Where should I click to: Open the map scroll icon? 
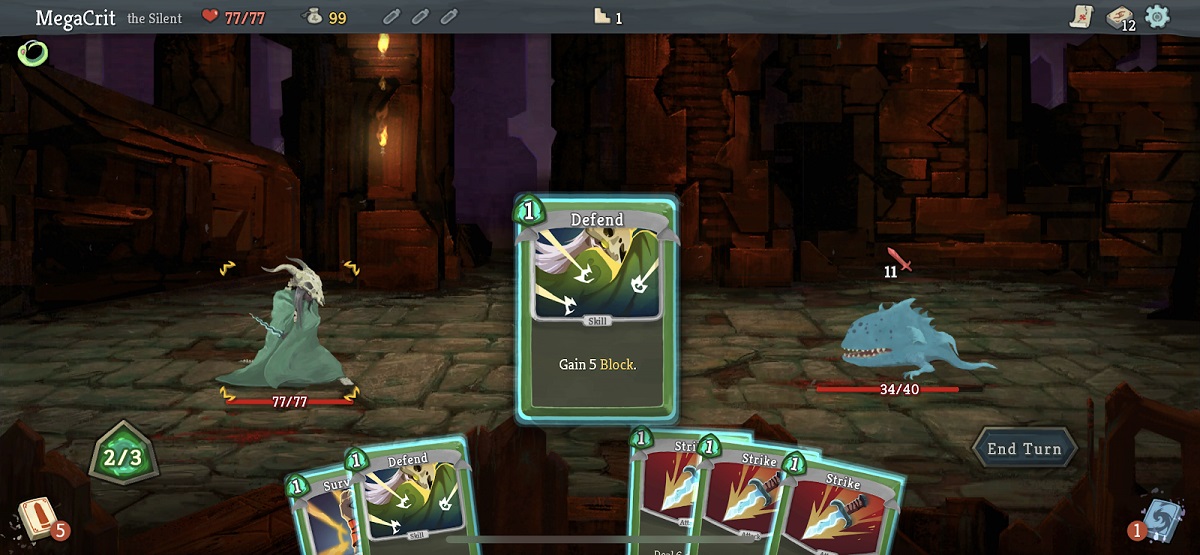point(1081,16)
